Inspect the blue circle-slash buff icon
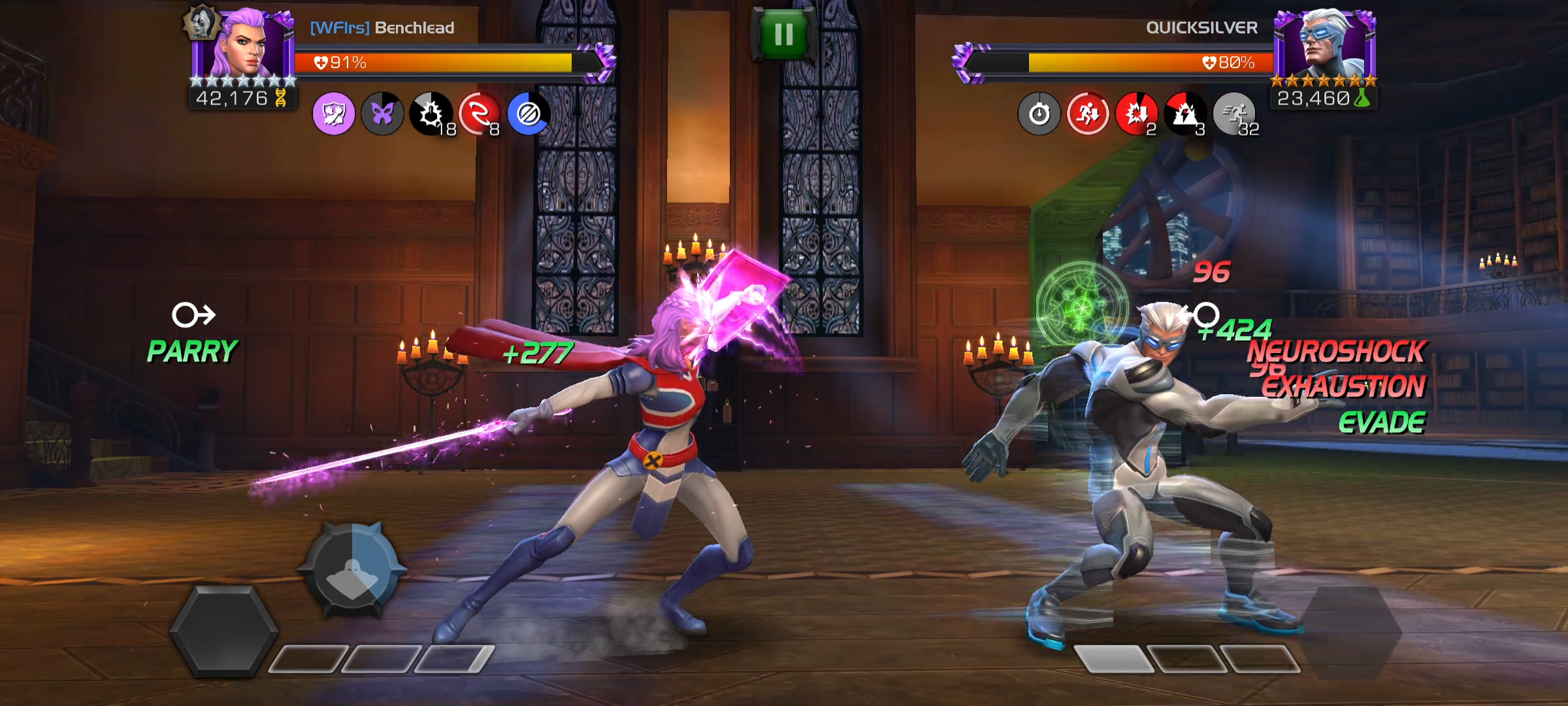 pos(528,114)
